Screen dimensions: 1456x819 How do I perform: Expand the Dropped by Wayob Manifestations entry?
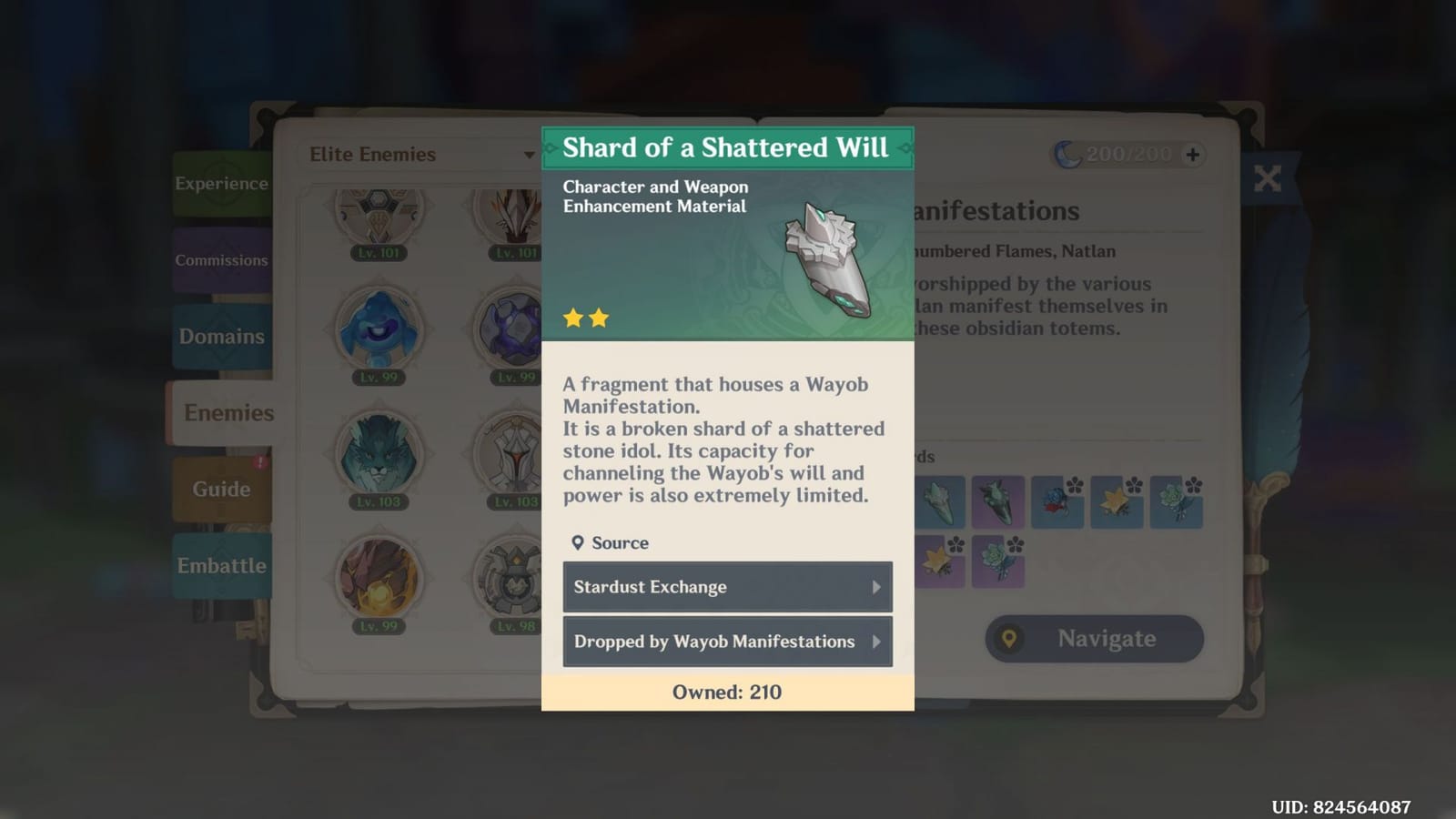pos(727,642)
